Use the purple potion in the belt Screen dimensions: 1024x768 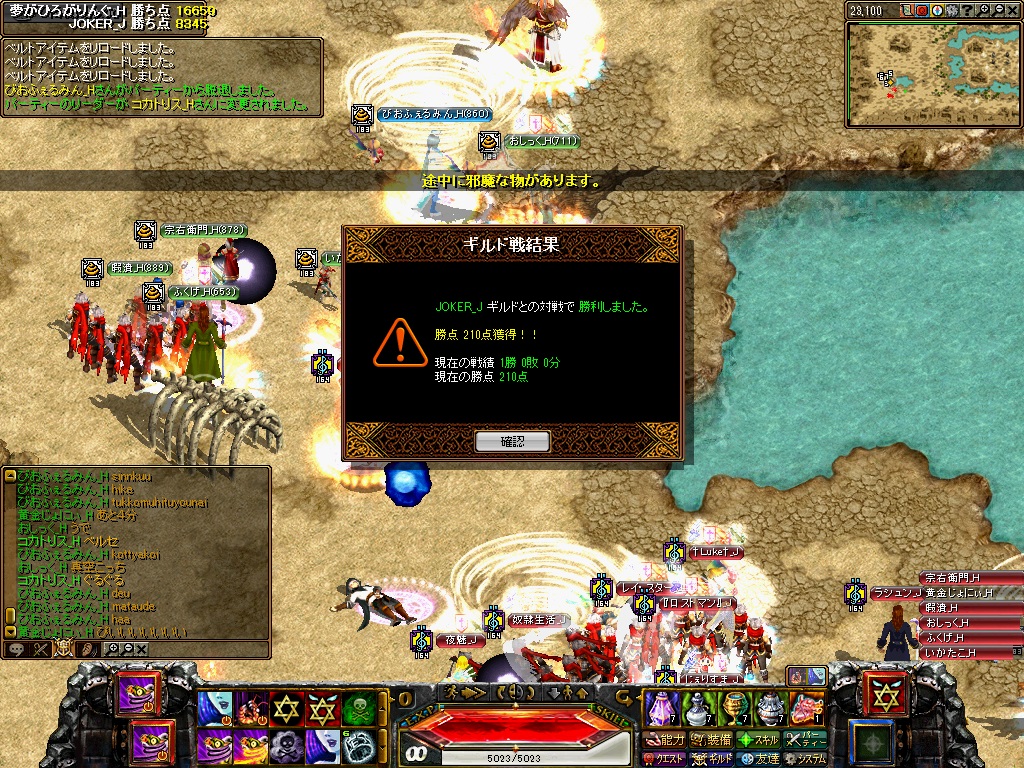tap(661, 709)
